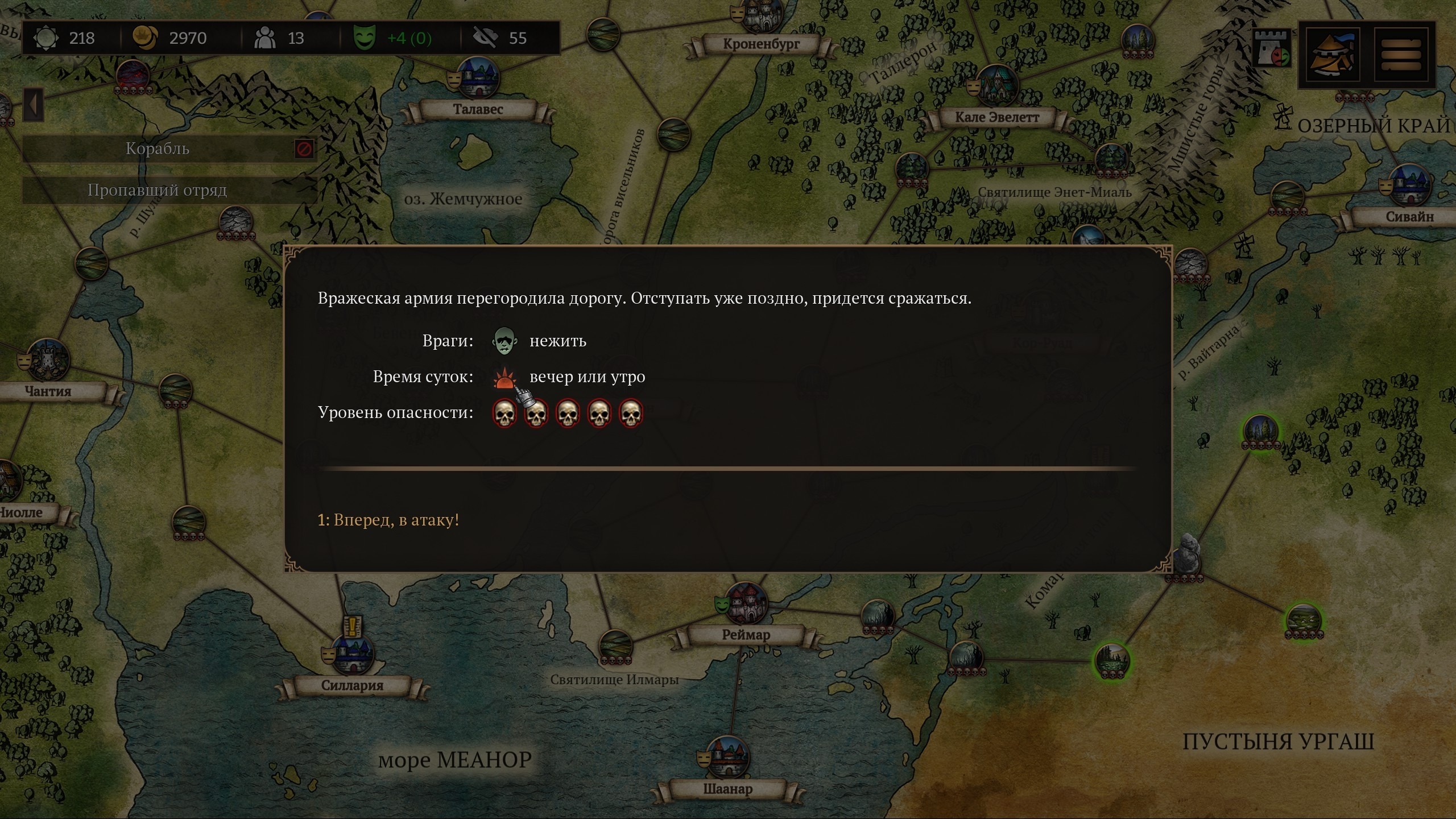This screenshot has width=1456, height=819.
Task: Select the "Пропавший отряд" quest entry
Action: 157,191
